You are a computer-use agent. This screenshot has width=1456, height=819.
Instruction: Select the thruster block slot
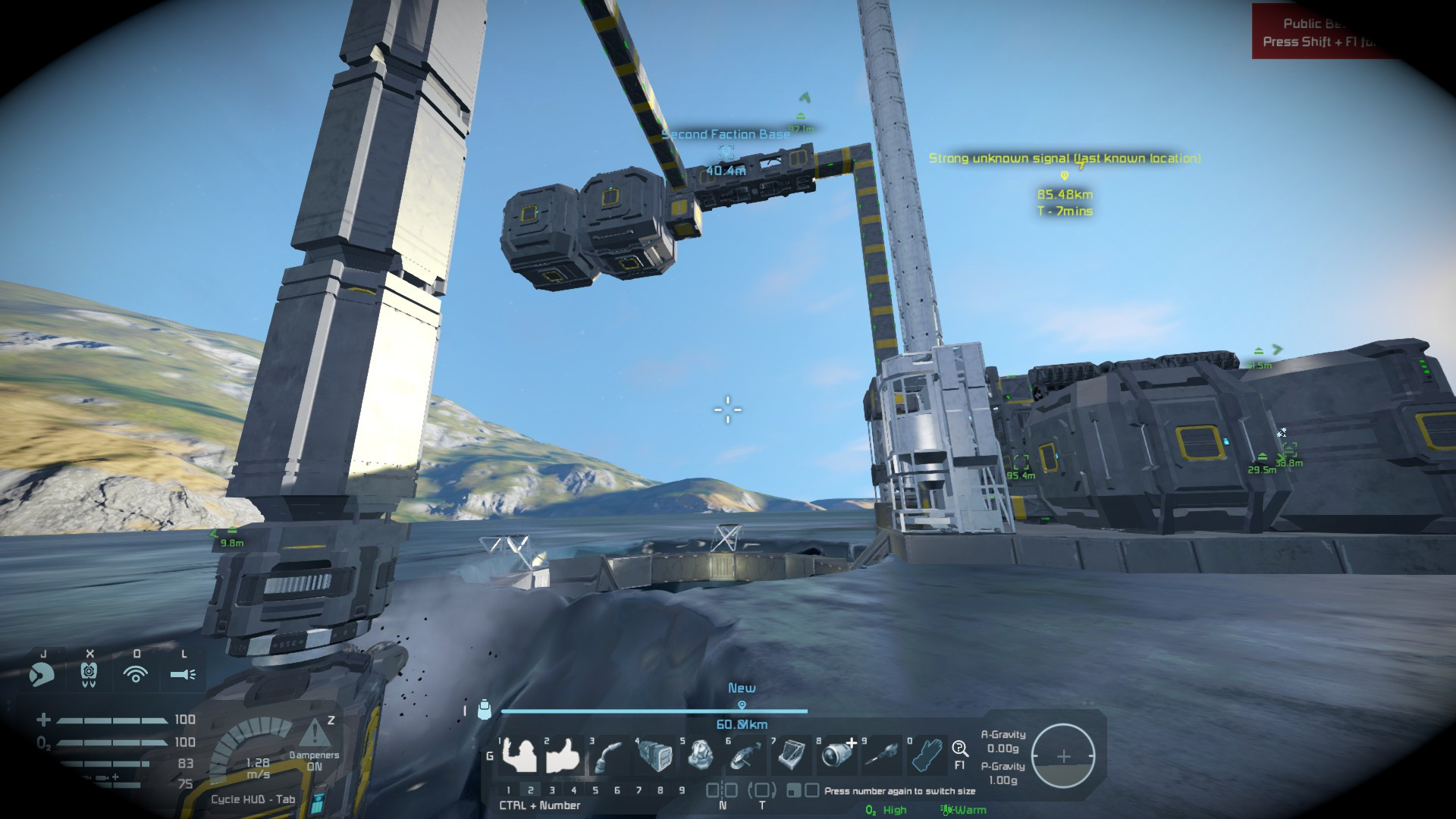836,755
